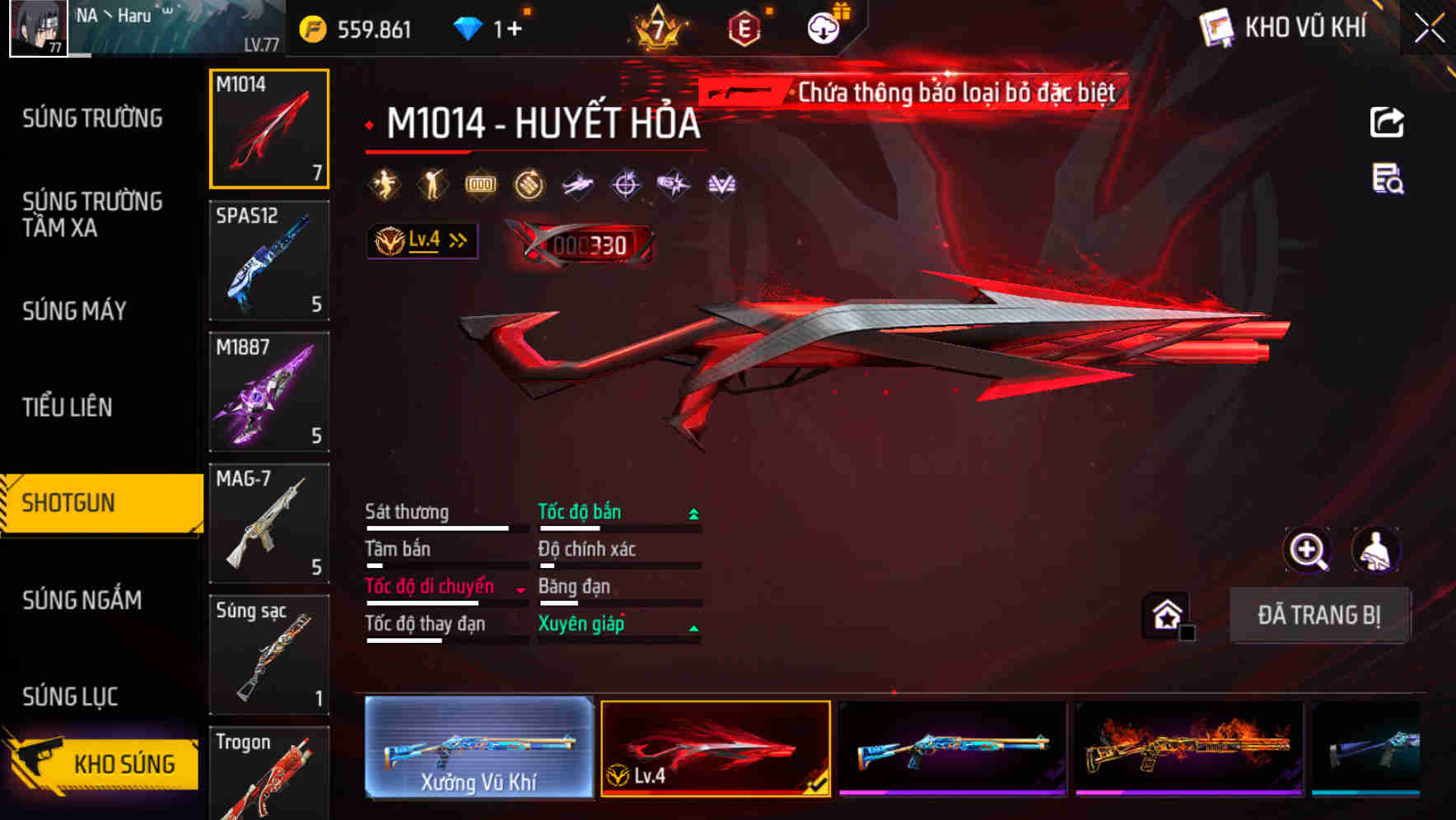Click the home star favorite icon

click(x=1167, y=615)
